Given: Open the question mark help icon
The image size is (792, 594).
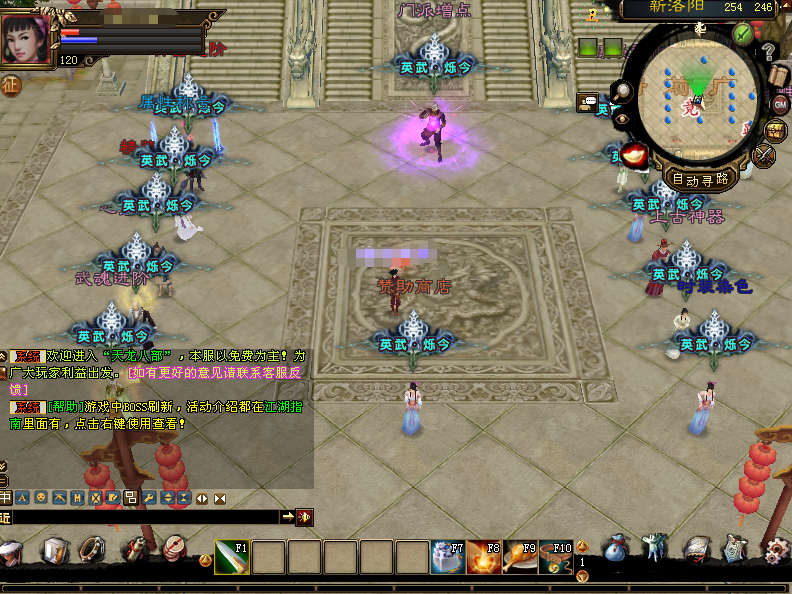Looking at the screenshot, I should coord(768,51).
